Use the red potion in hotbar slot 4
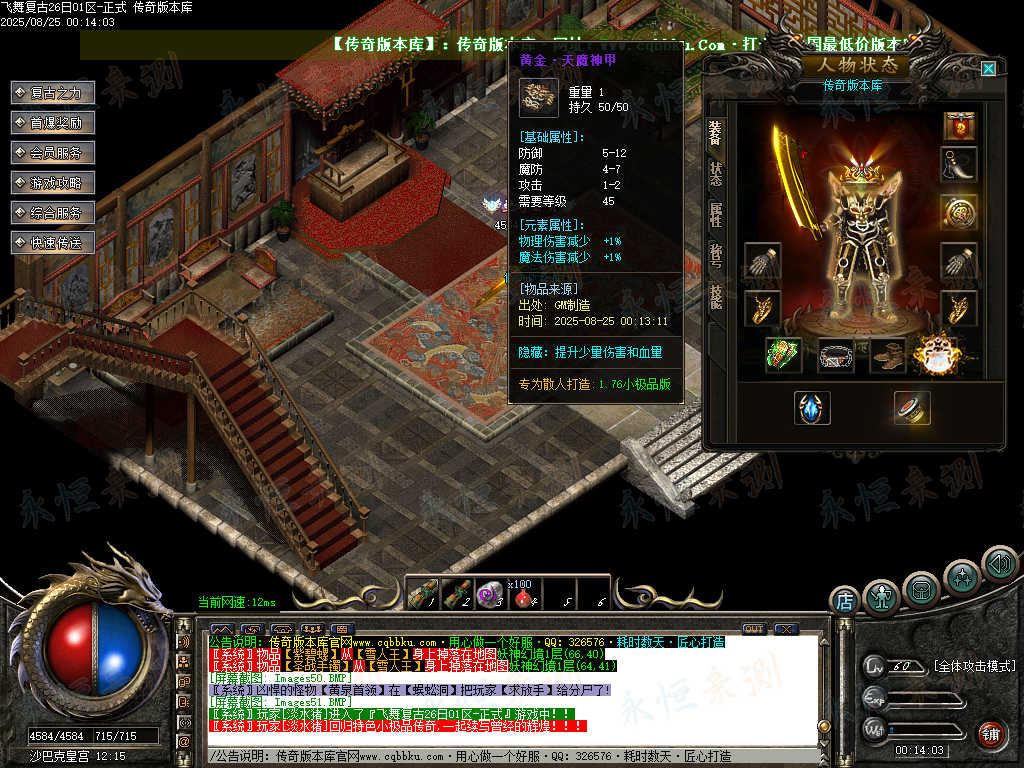This screenshot has height=768, width=1024. pos(521,594)
